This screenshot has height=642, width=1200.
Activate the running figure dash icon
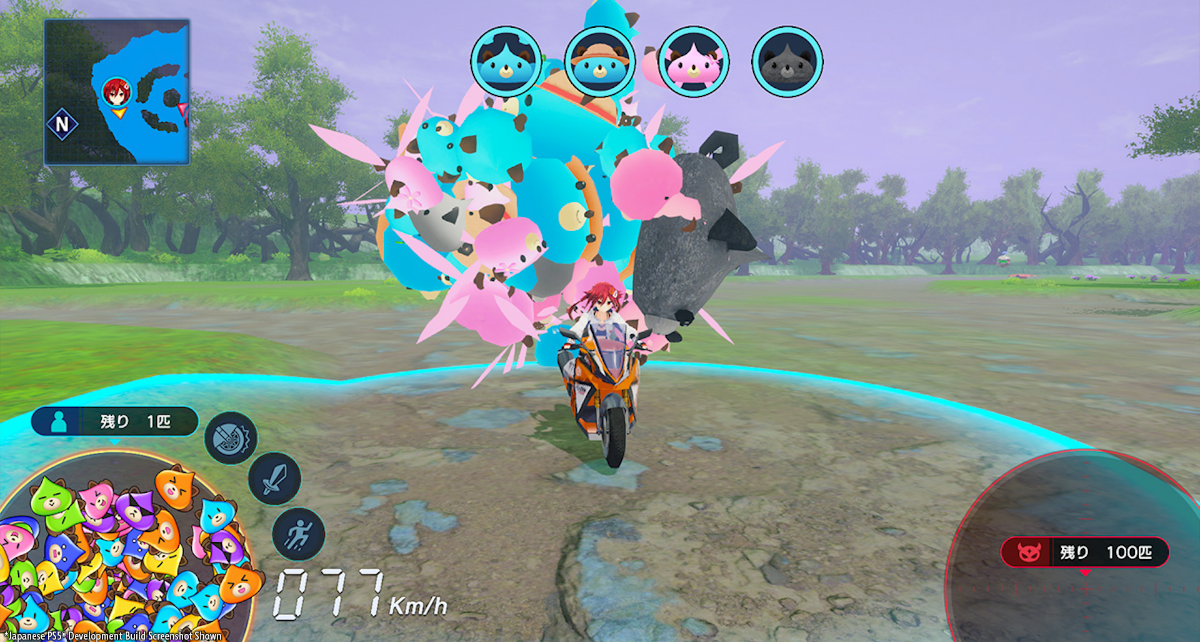point(298,533)
